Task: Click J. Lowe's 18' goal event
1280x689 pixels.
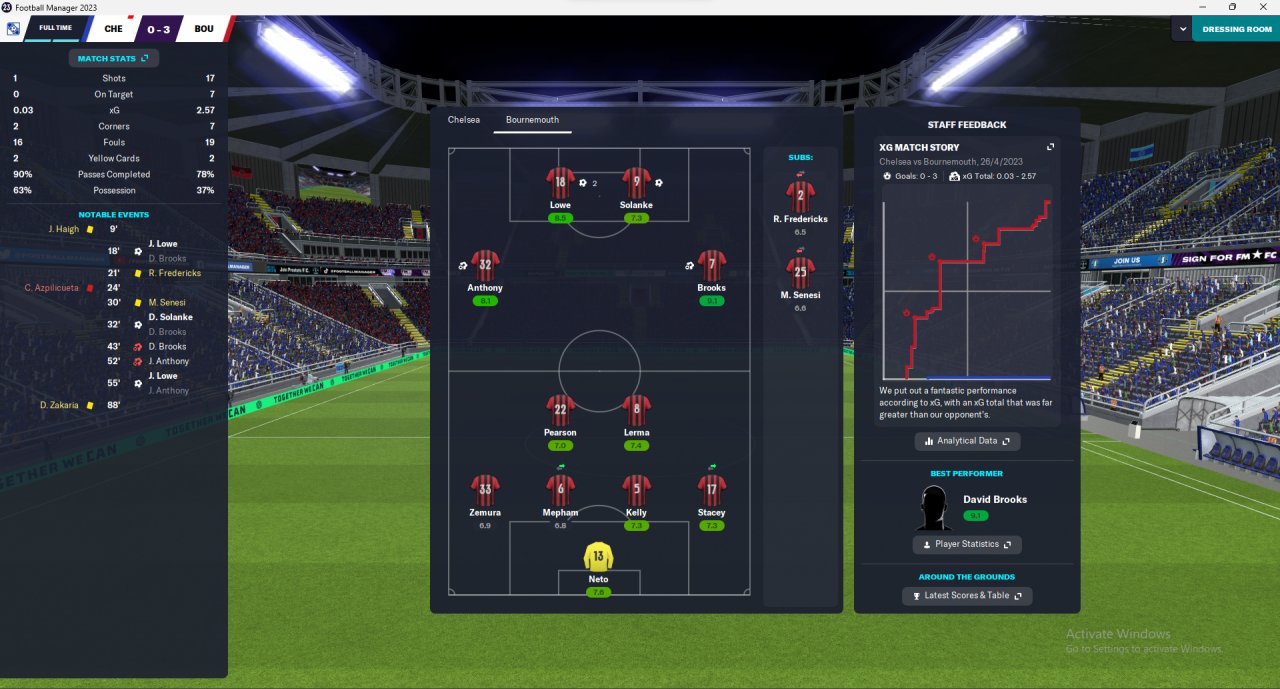Action: 162,244
